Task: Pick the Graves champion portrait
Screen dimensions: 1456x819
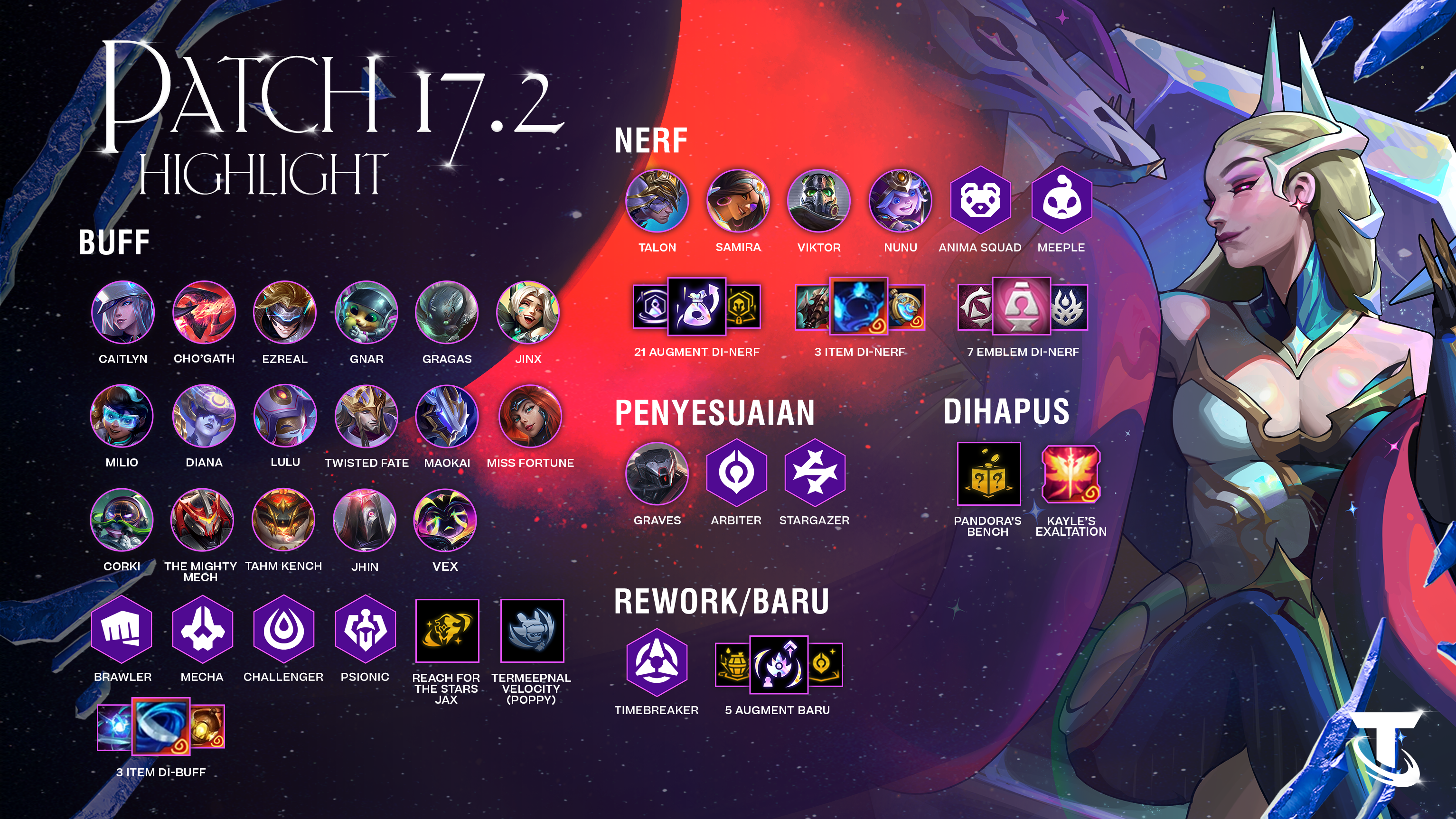Action: (657, 474)
